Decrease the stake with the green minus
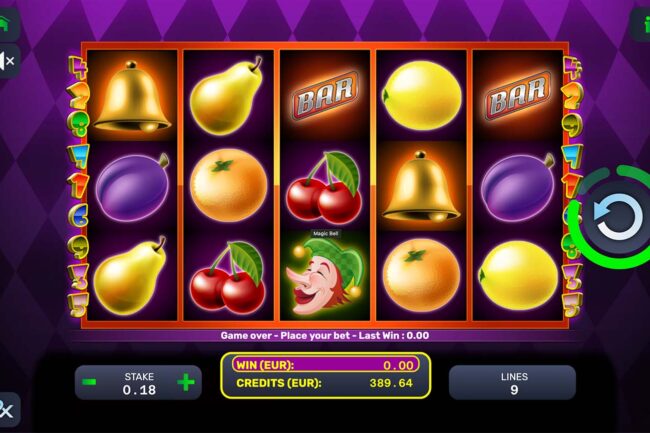 (90, 382)
